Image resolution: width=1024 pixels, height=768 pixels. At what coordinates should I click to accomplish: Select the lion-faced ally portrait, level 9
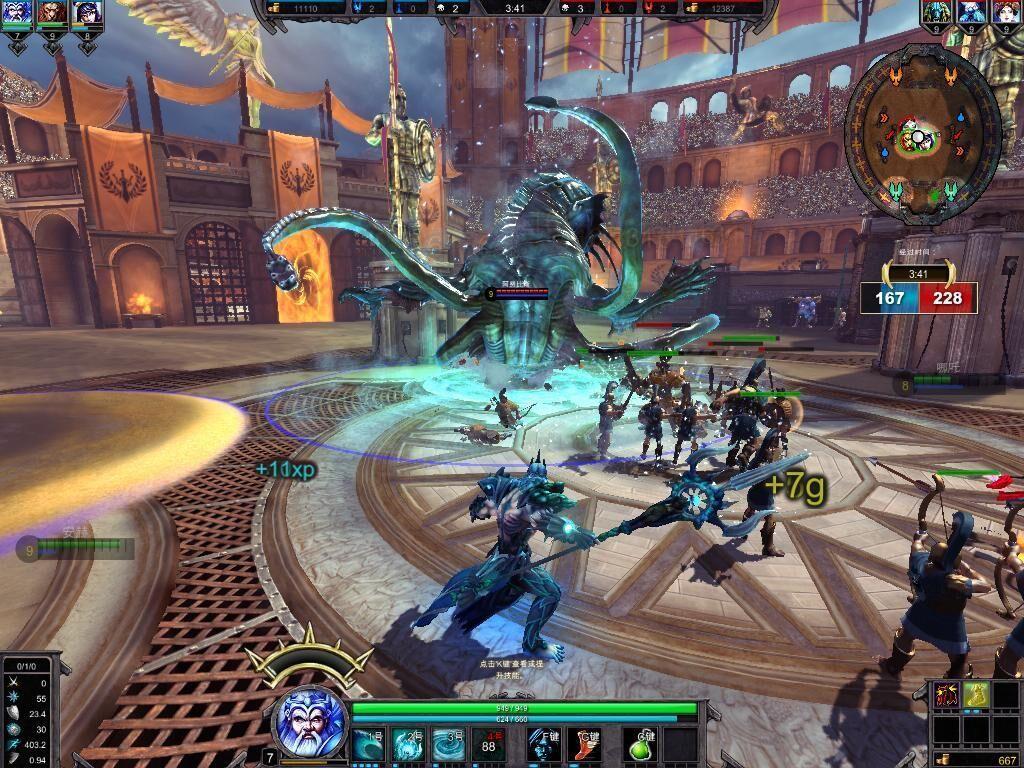[x=53, y=14]
